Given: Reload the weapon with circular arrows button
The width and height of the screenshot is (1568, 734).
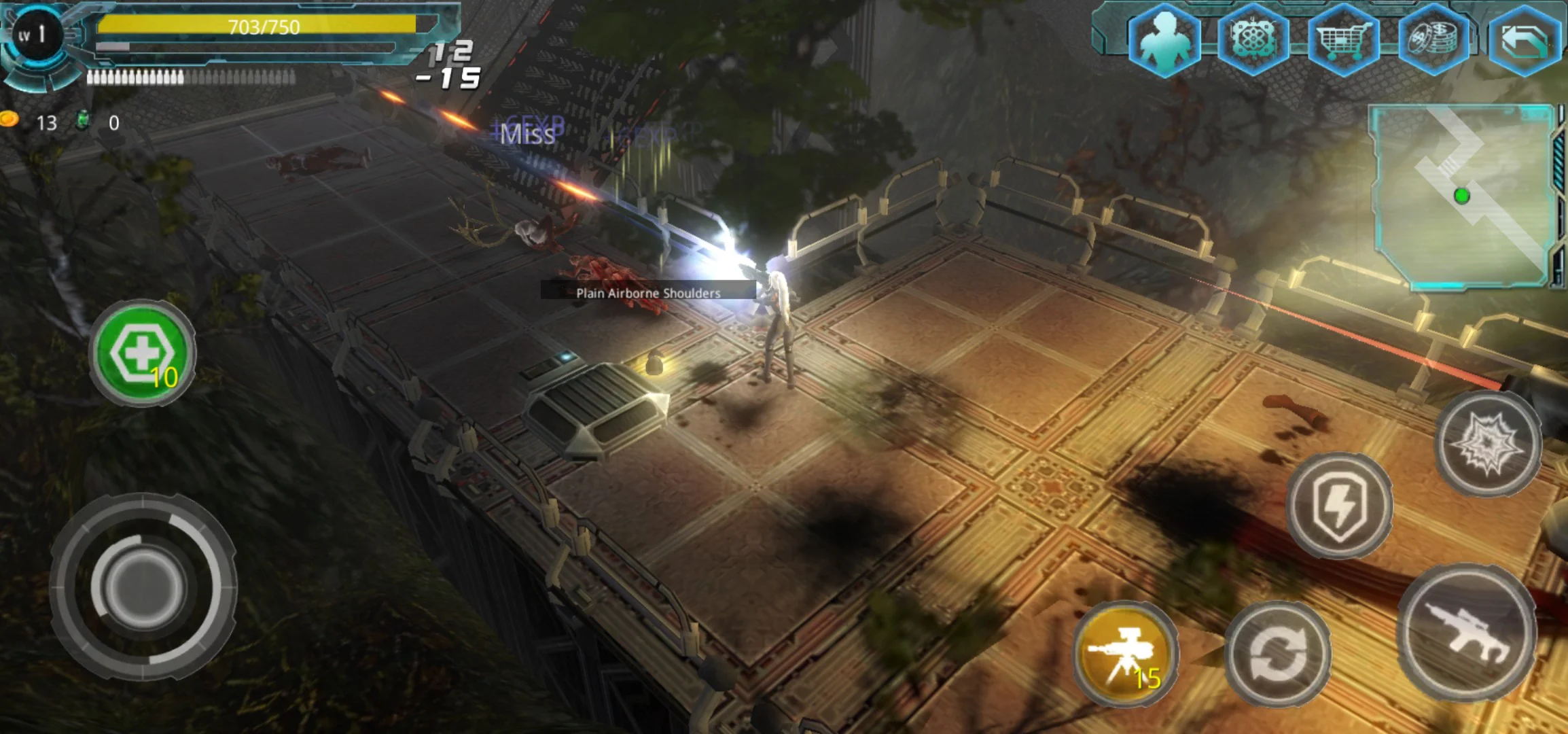Looking at the screenshot, I should pos(1277,654).
